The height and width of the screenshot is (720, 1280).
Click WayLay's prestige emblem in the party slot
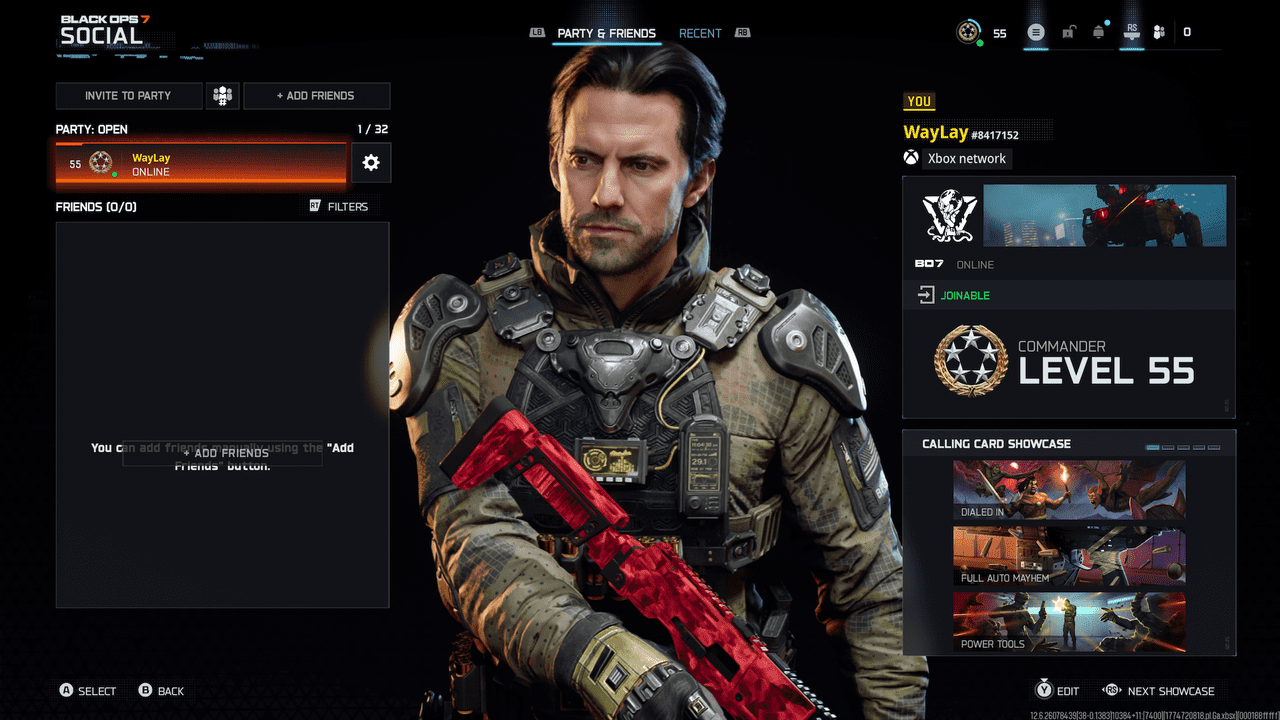[99, 162]
